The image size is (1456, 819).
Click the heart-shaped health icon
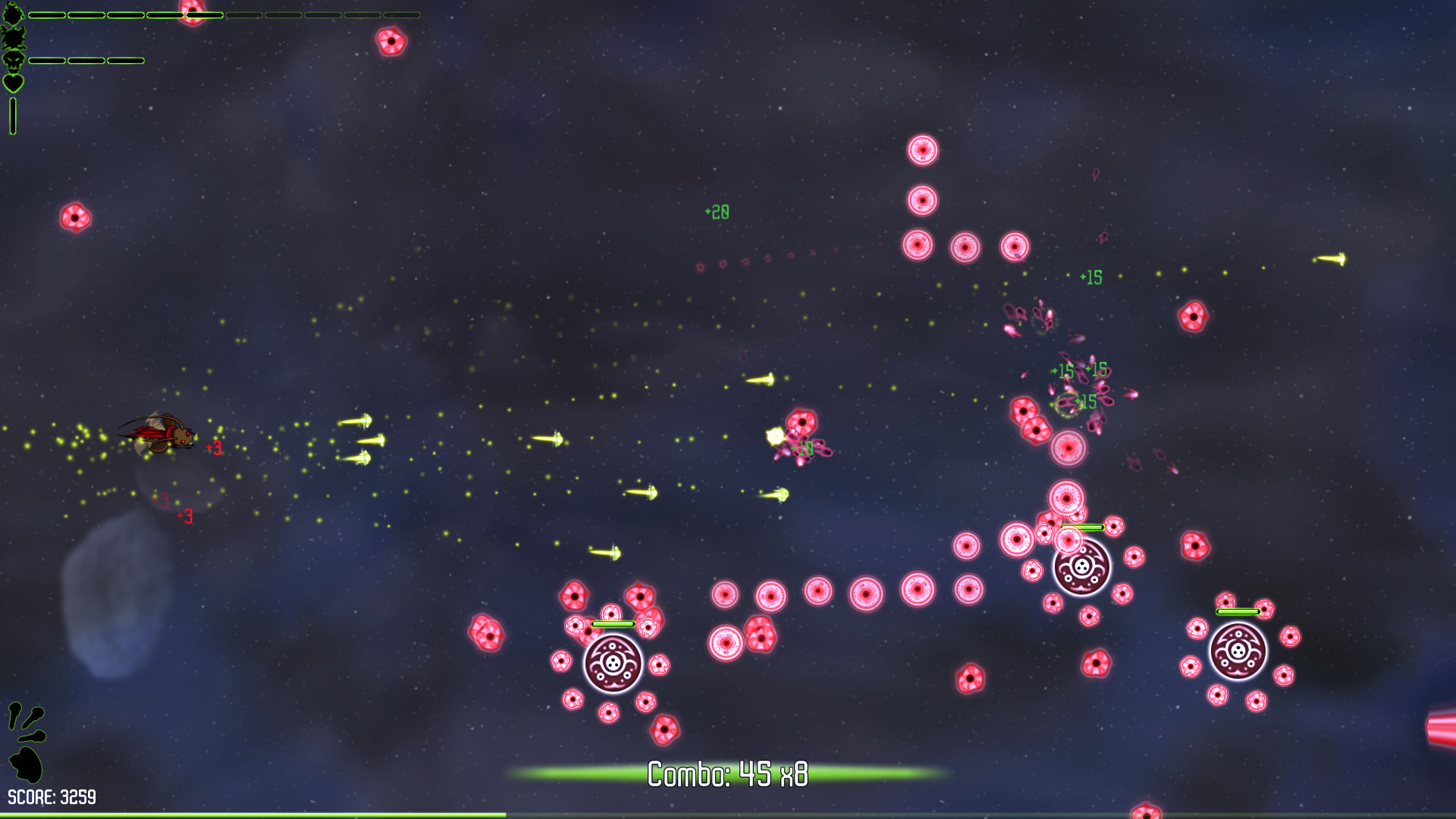click(x=13, y=83)
